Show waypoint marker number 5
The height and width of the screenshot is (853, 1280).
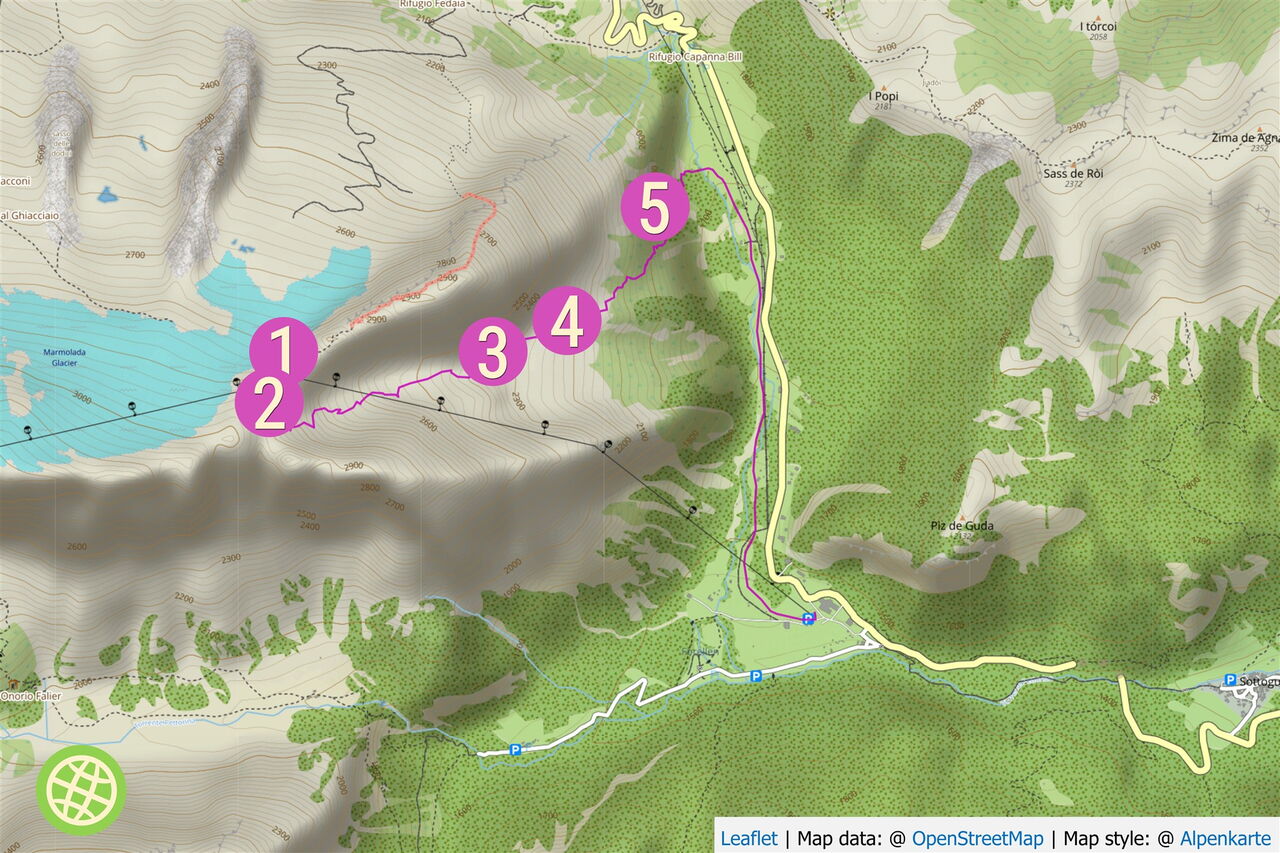pyautogui.click(x=654, y=209)
